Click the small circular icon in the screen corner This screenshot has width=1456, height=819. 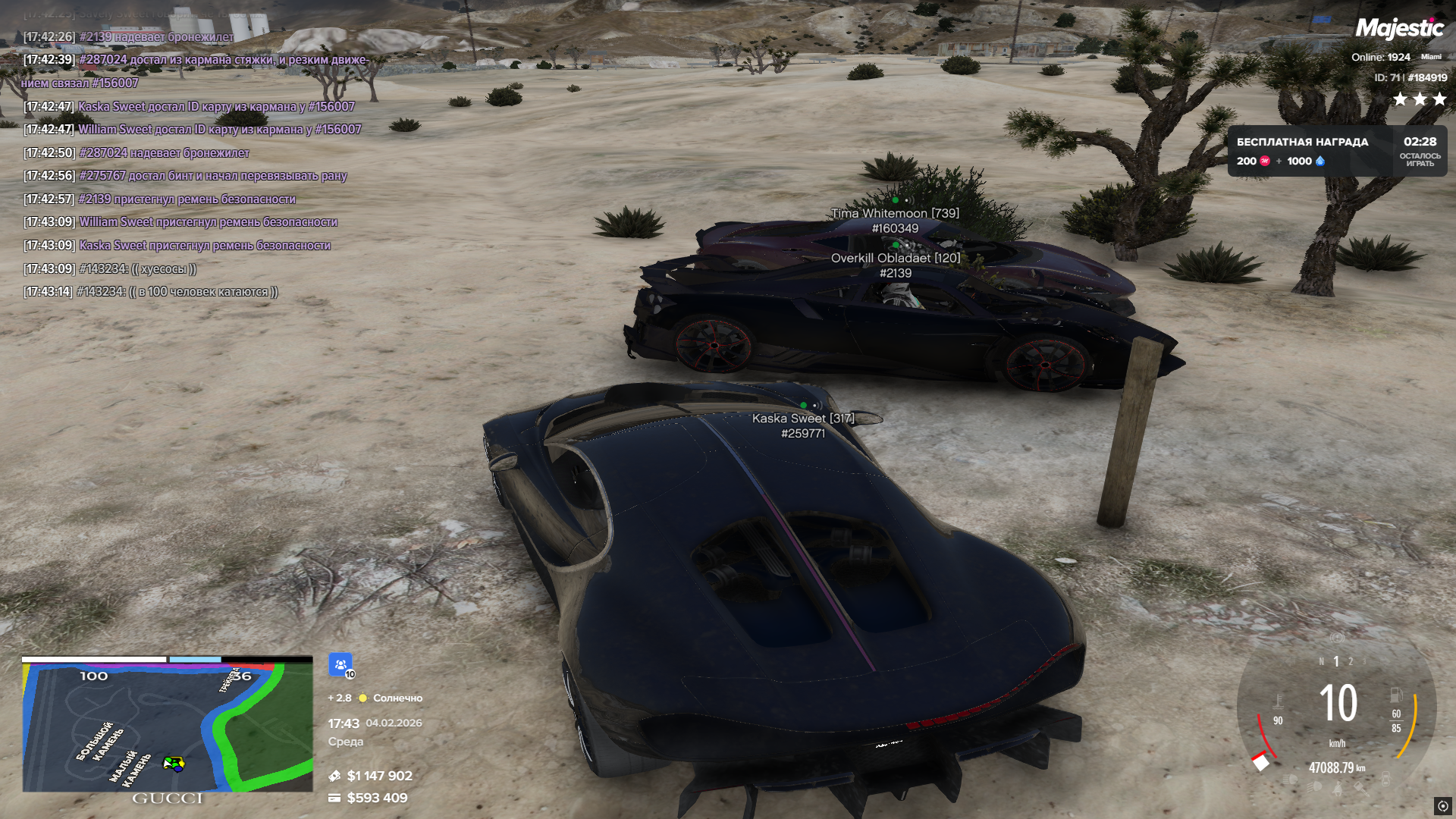[x=1442, y=805]
